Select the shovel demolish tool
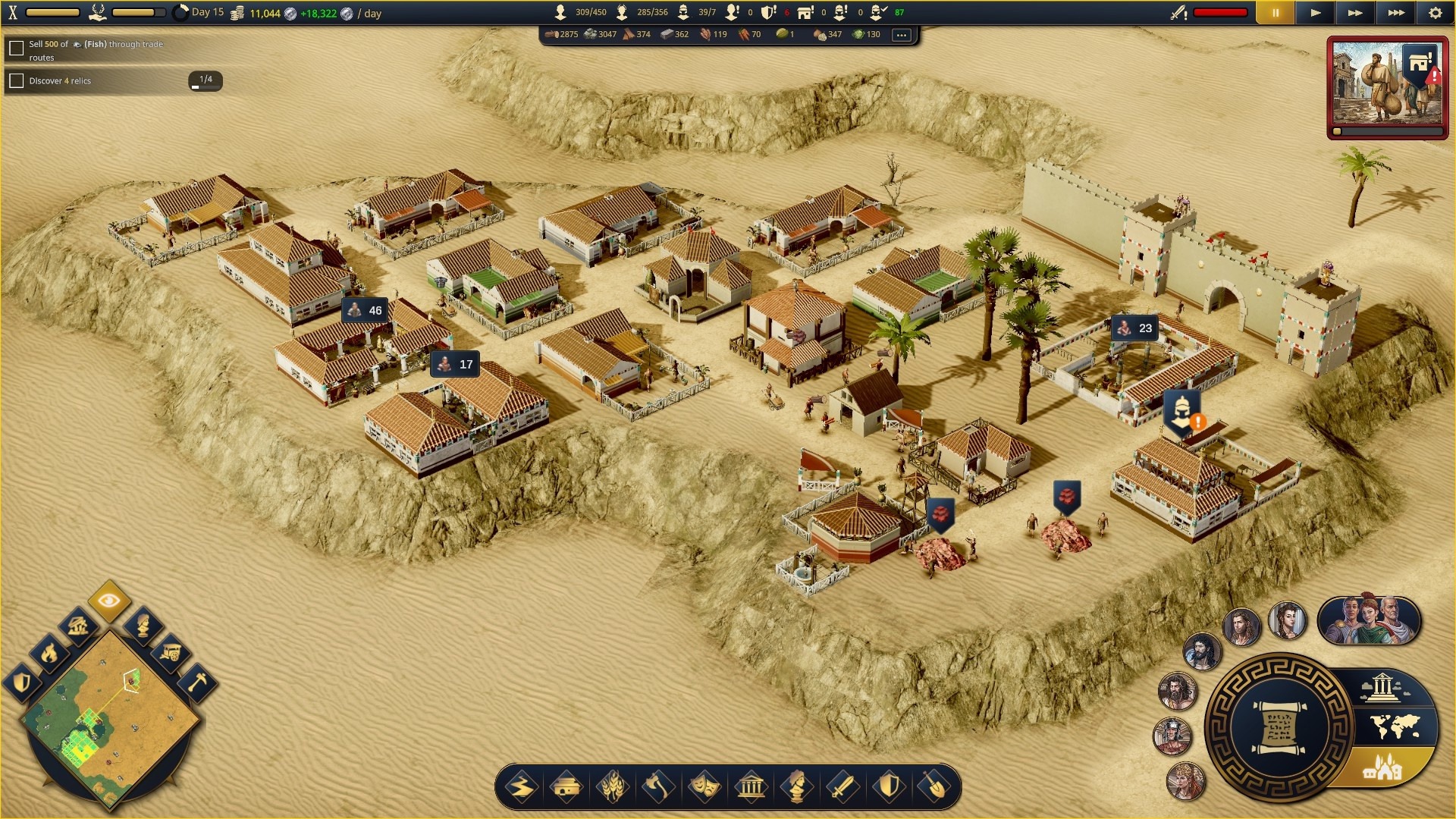 coord(934,787)
